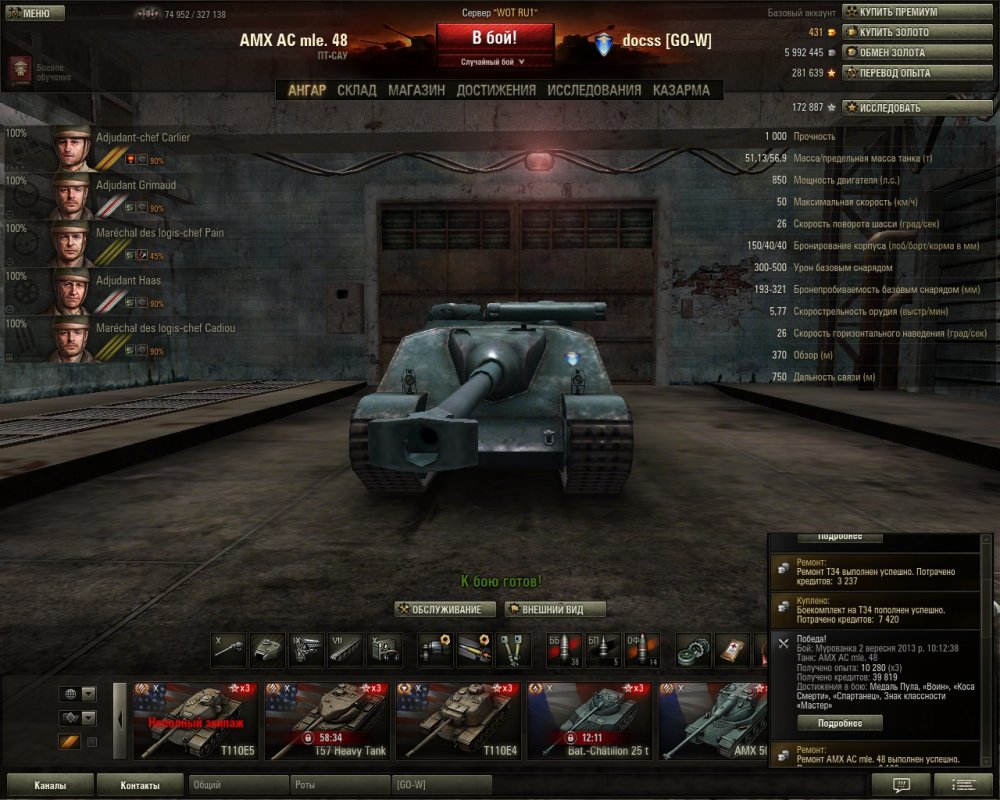The image size is (1000, 800).
Task: Open the ВНЕШНИЙ ВИД customization button
Action: pos(555,609)
